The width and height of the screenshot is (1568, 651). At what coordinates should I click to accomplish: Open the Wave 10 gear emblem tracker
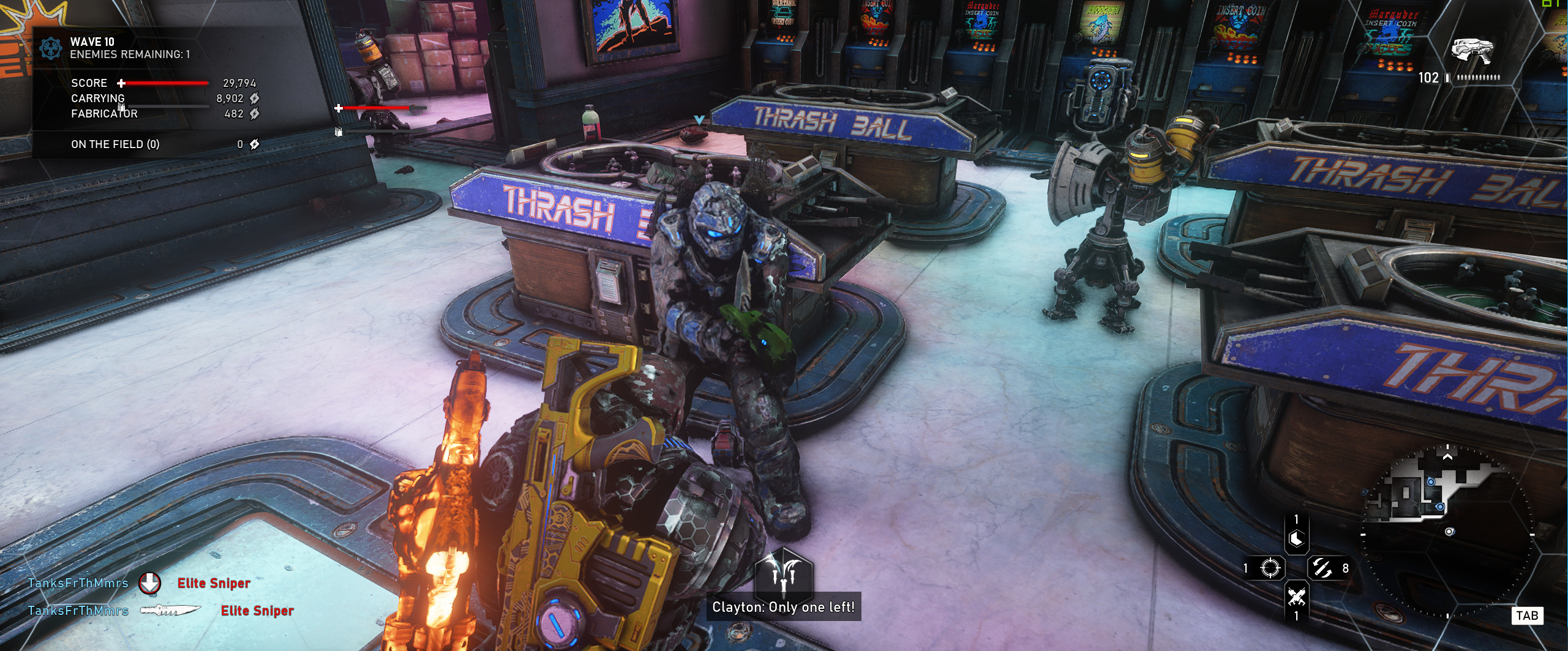point(50,48)
